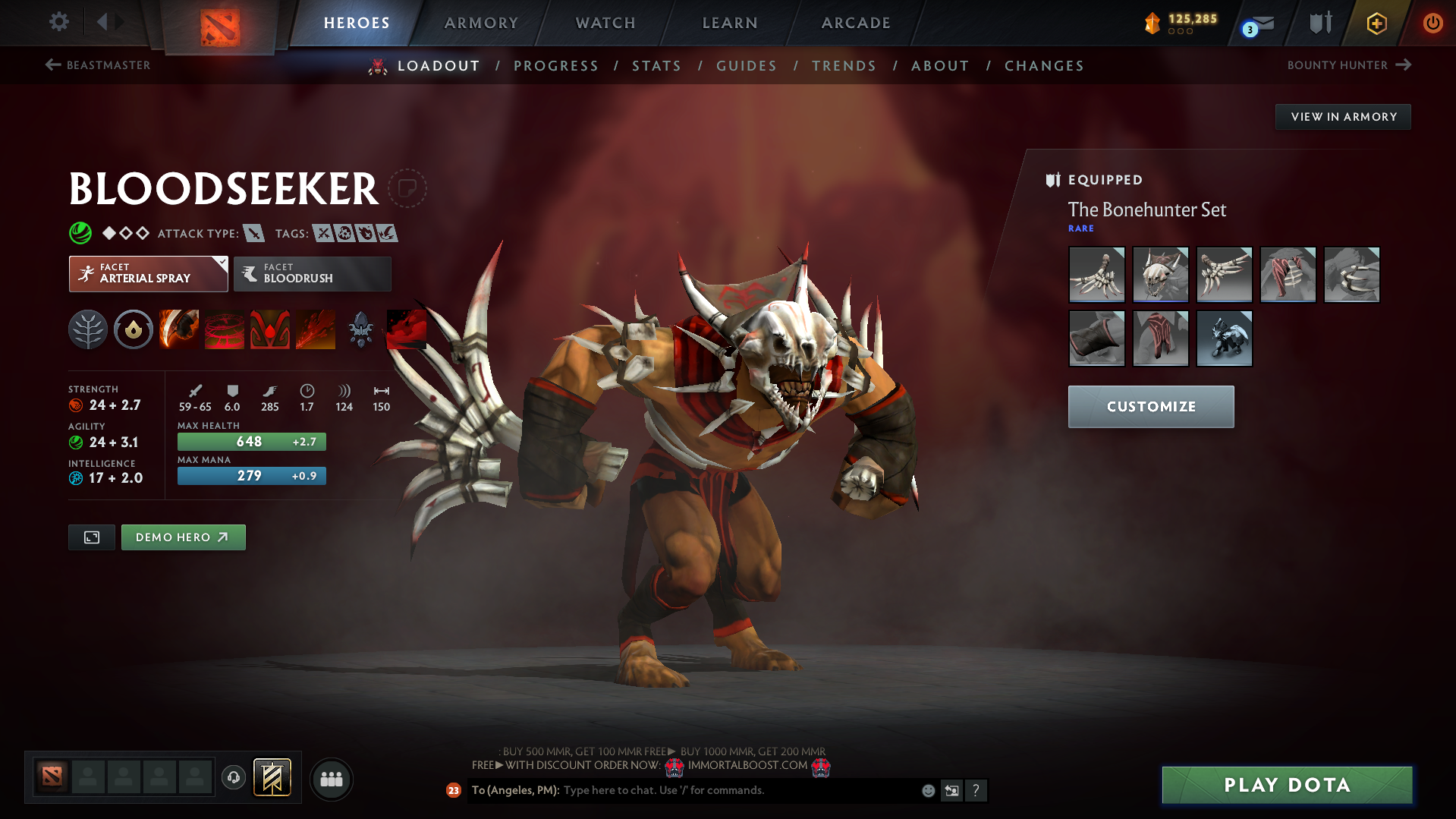1456x819 pixels.
Task: Open the Rupture ultimate ability icon
Action: click(x=315, y=329)
